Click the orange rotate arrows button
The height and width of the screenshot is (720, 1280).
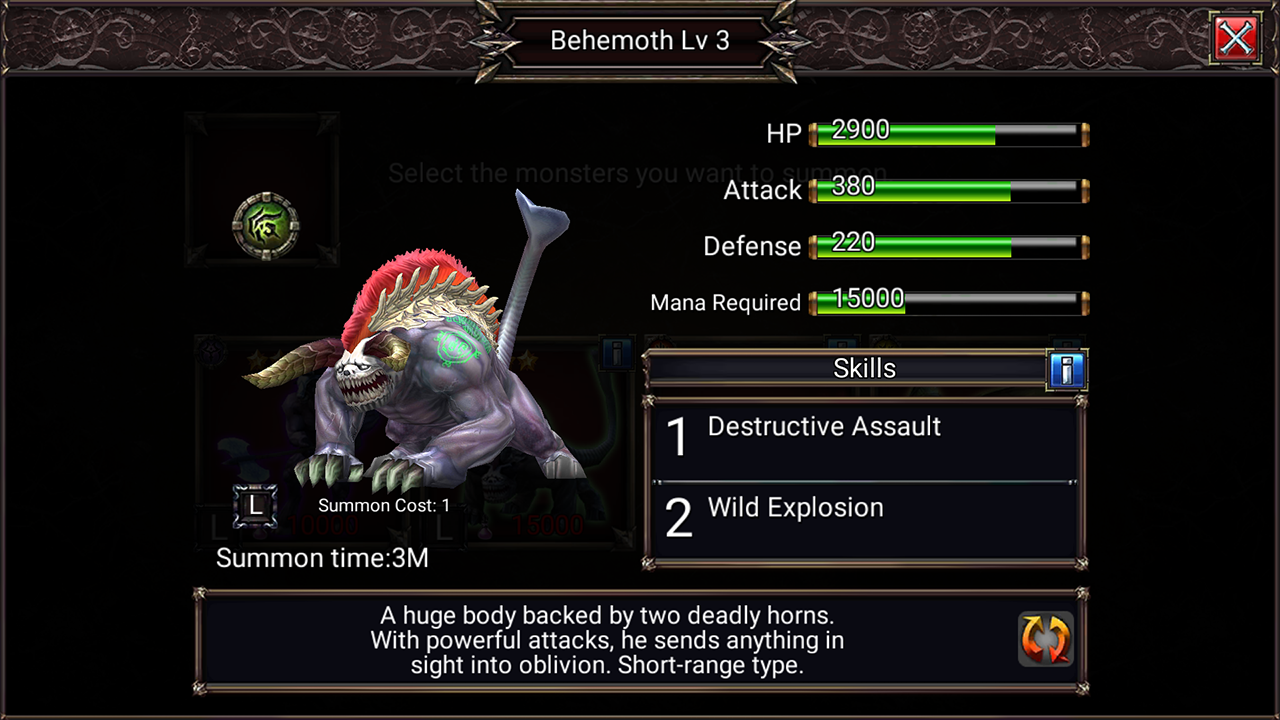tap(1045, 638)
